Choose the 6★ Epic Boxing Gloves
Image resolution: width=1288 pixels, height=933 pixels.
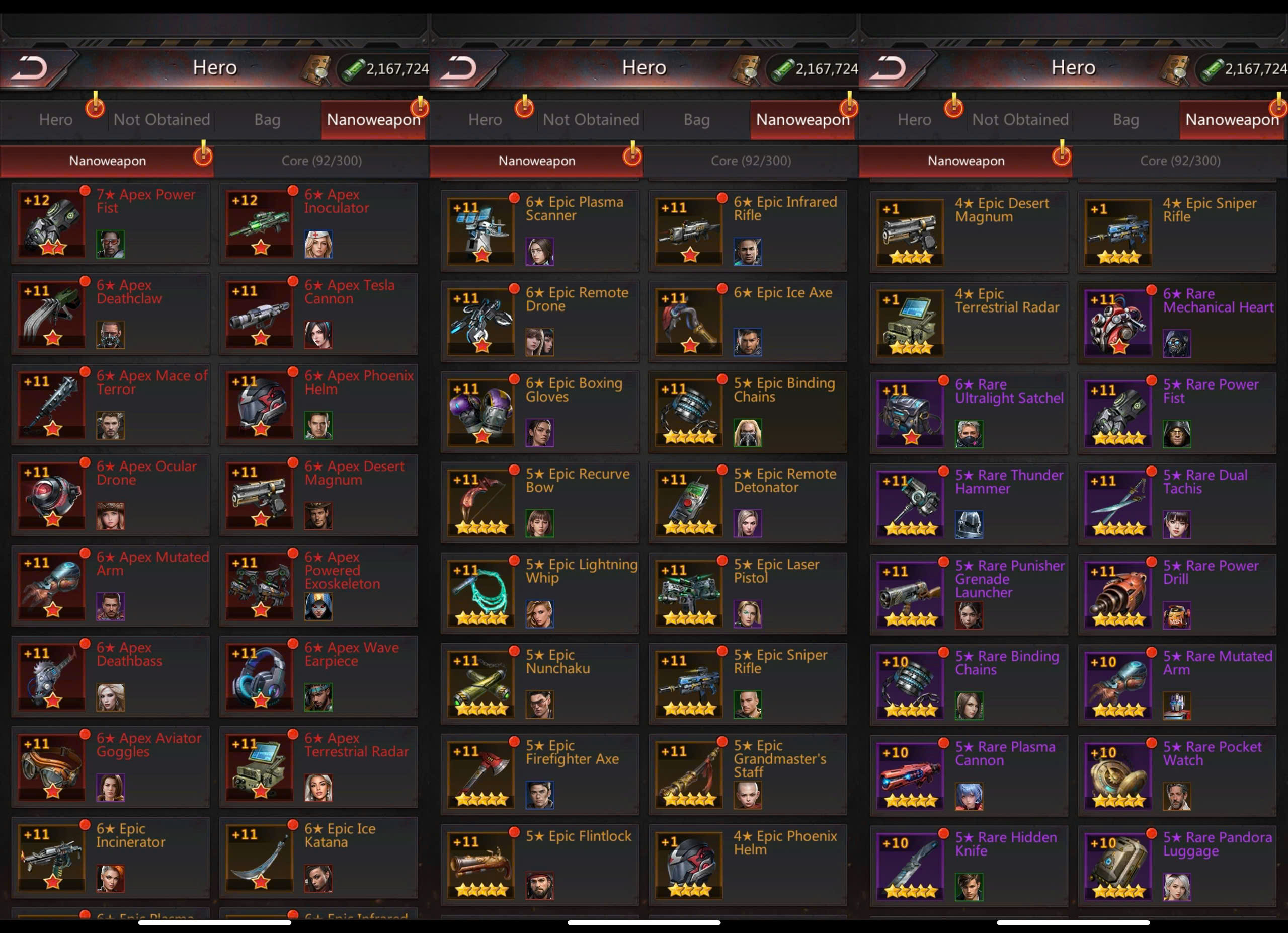(x=539, y=412)
